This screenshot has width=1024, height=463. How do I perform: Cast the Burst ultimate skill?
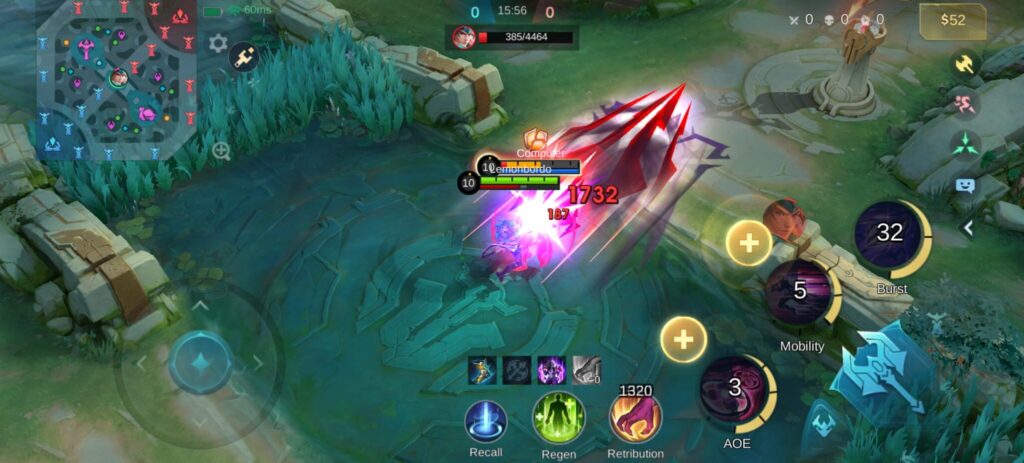click(x=890, y=234)
